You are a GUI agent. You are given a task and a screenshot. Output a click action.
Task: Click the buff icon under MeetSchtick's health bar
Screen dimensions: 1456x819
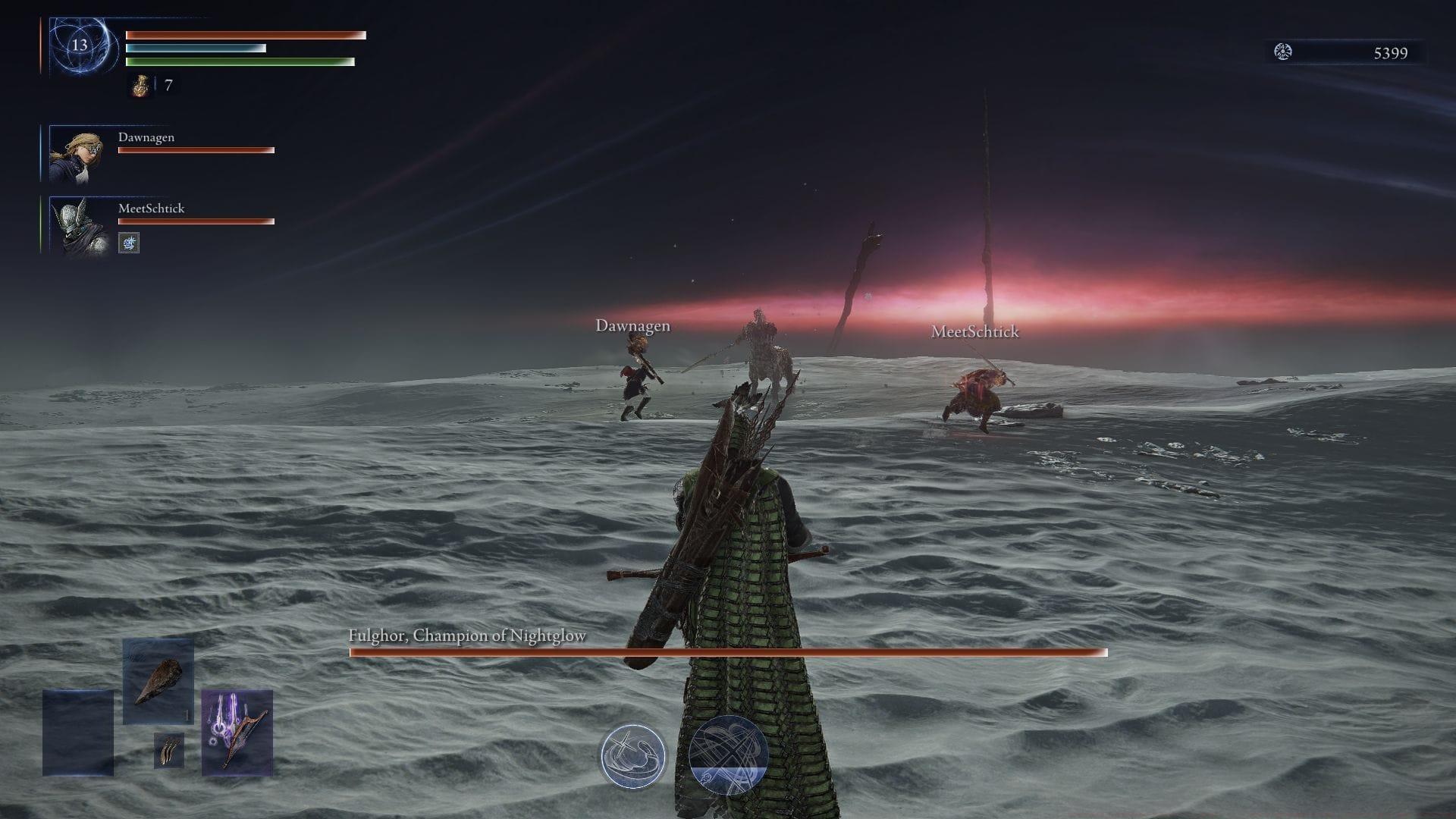pyautogui.click(x=128, y=243)
